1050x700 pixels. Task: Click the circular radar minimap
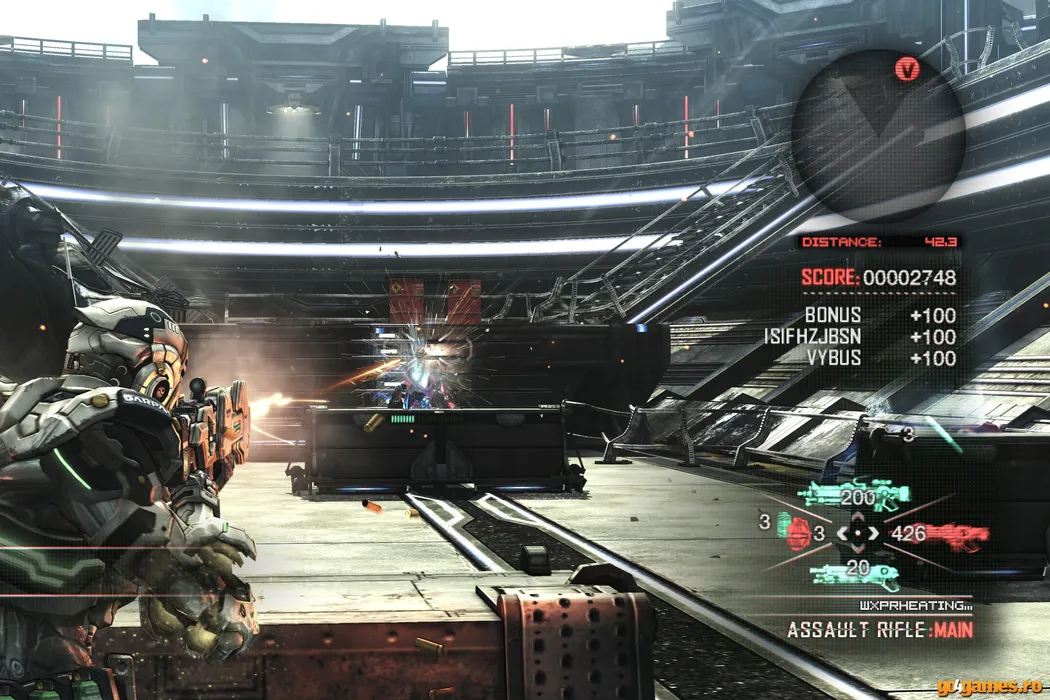[877, 136]
